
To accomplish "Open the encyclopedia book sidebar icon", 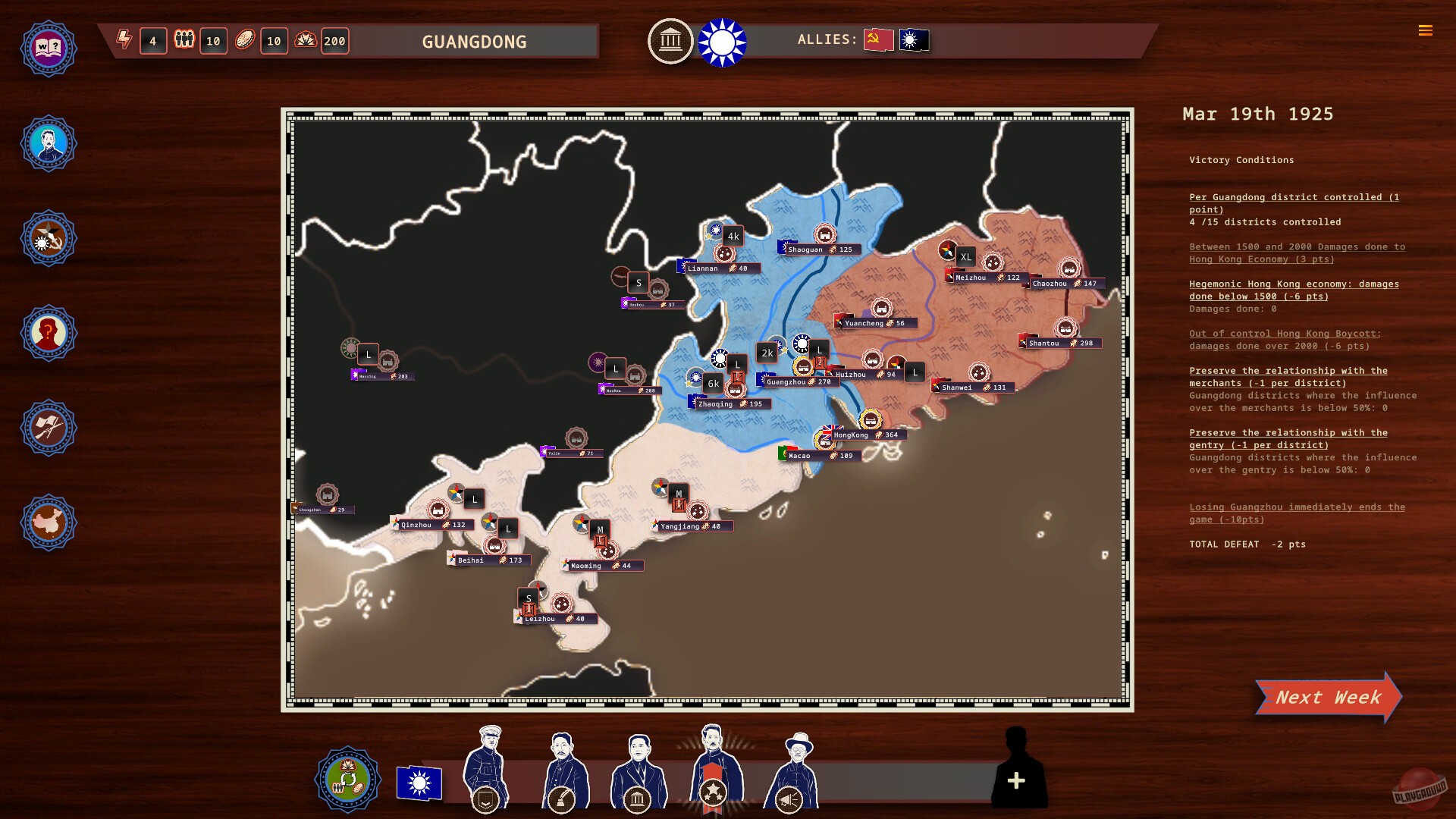I will pyautogui.click(x=49, y=48).
